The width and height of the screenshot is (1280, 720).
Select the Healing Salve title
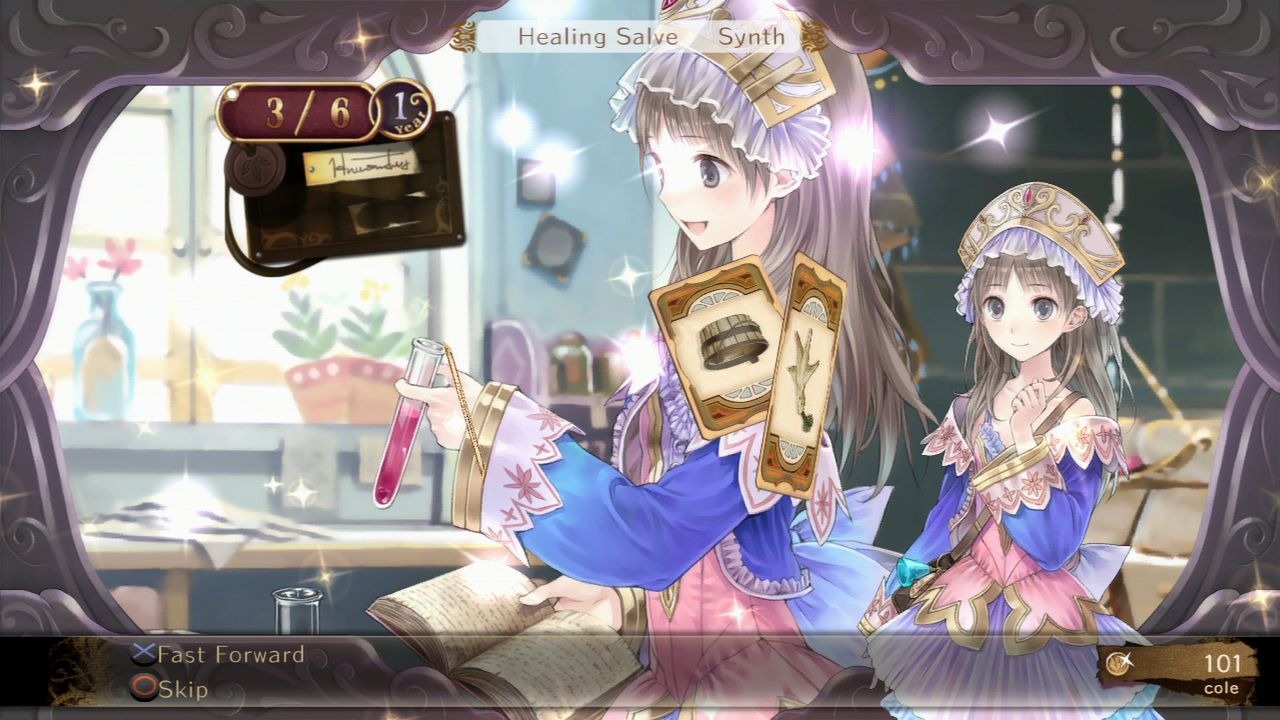click(598, 36)
